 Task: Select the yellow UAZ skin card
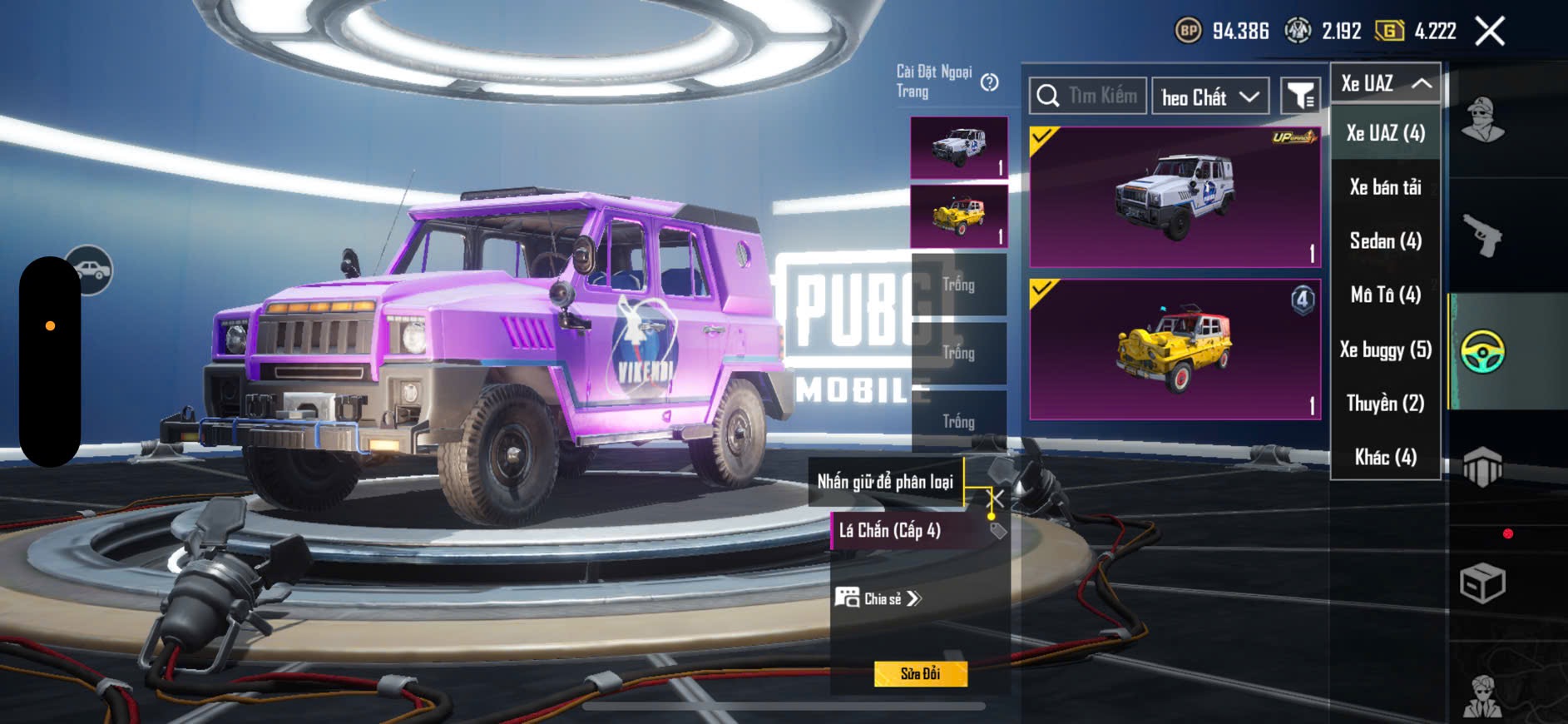1175,350
